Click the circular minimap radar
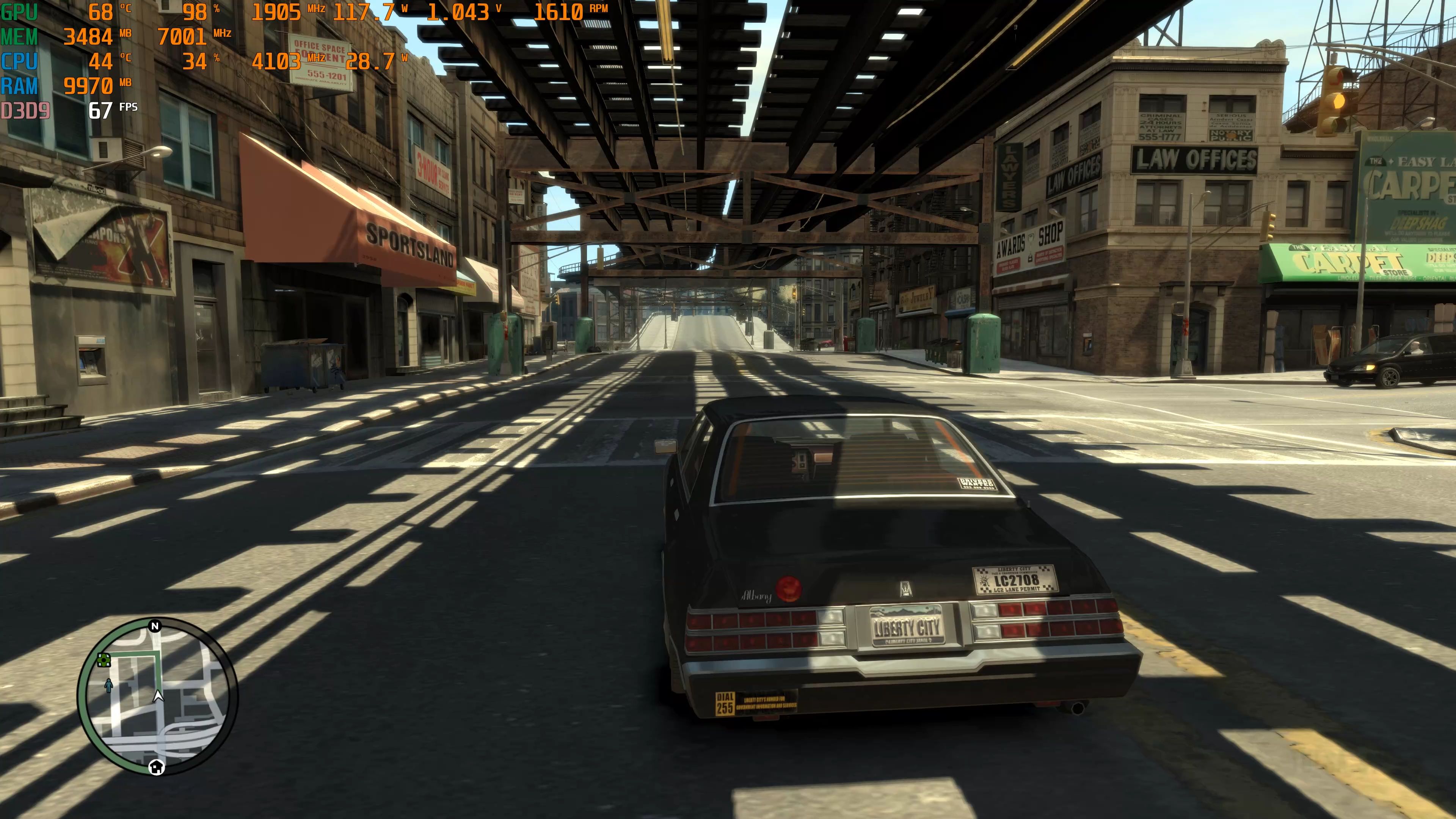 157,697
